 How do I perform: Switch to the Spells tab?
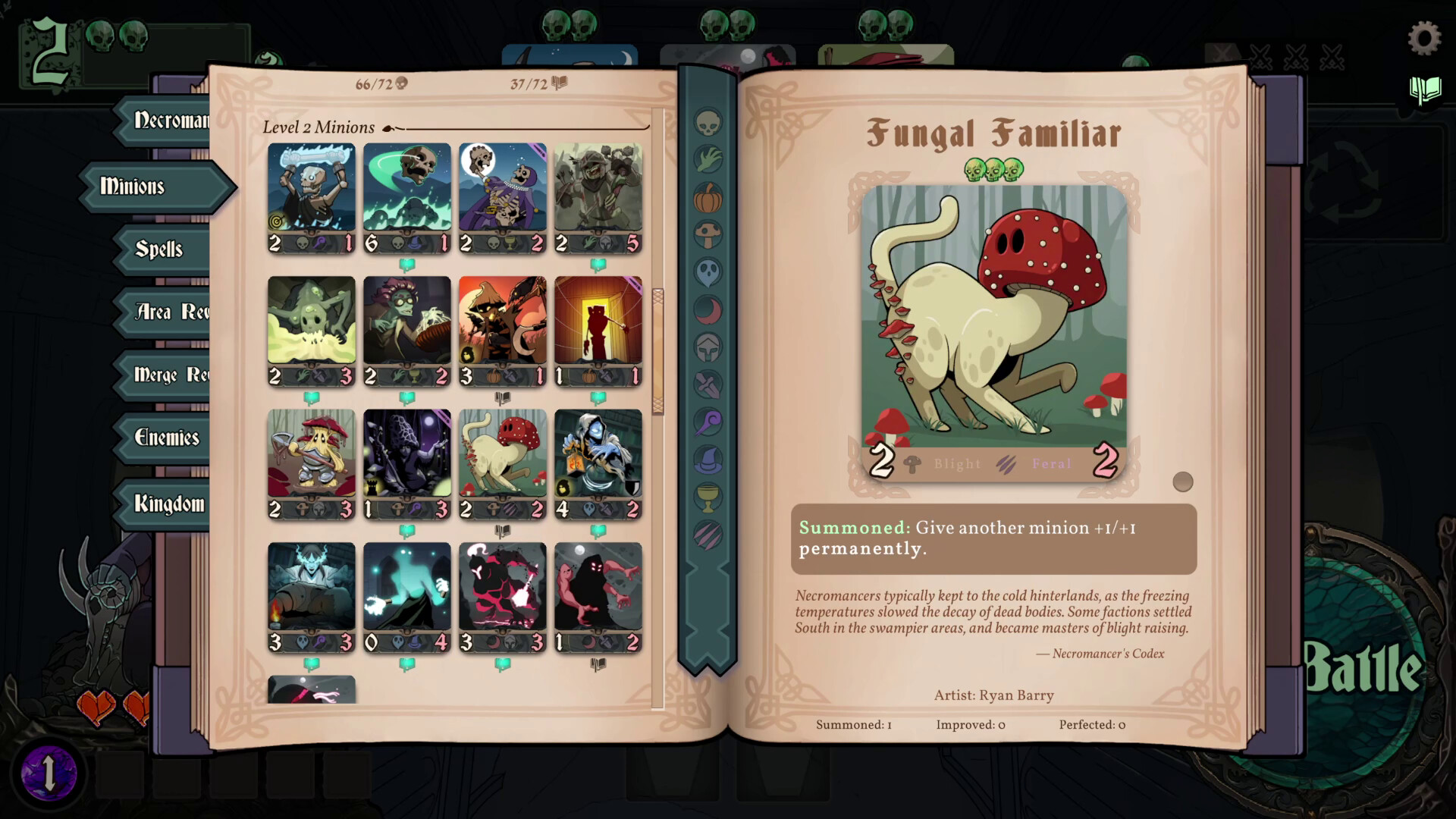coord(158,250)
